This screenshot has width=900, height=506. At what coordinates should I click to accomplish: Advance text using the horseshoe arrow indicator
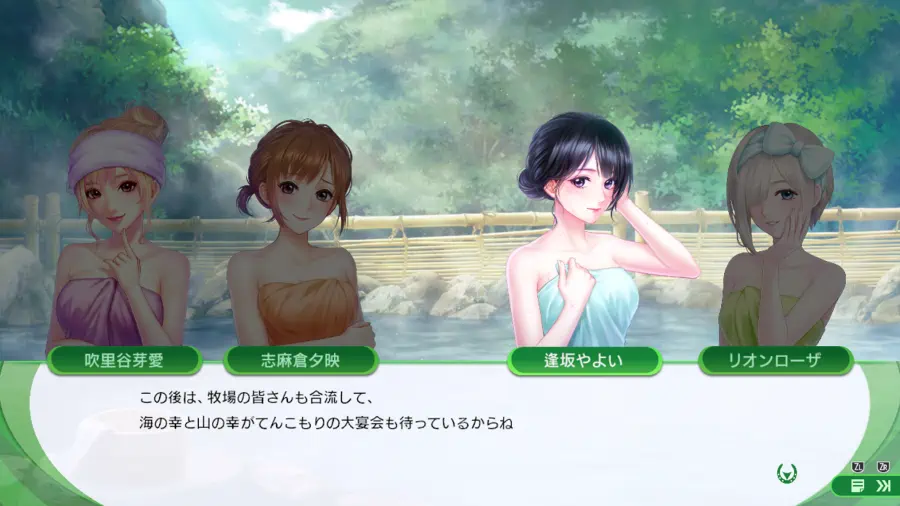(x=786, y=472)
